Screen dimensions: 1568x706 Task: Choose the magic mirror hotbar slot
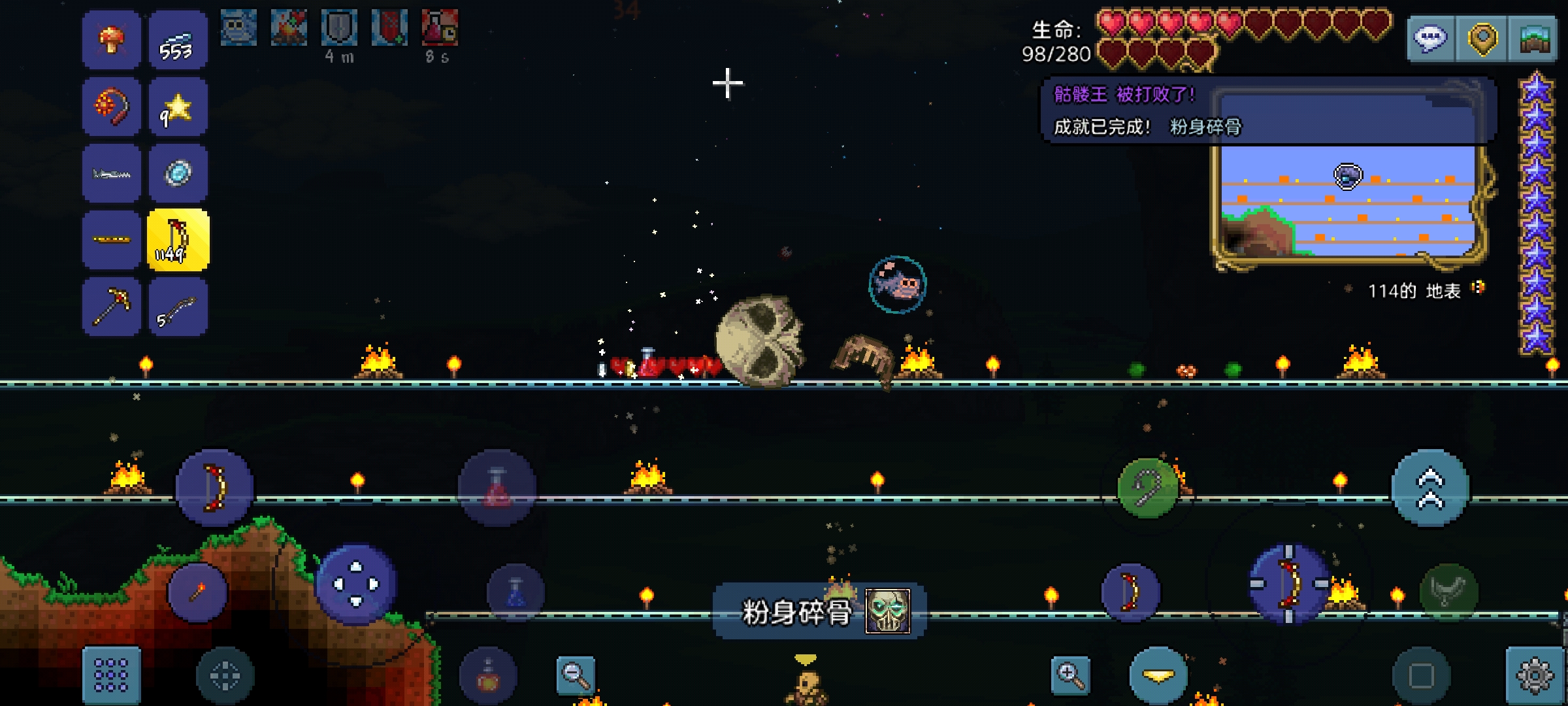click(178, 173)
